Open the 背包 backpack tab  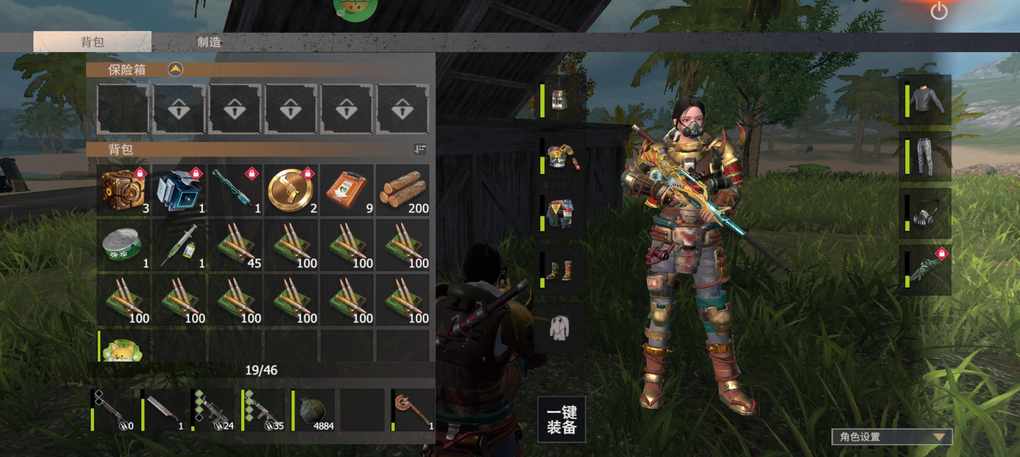tap(92, 42)
